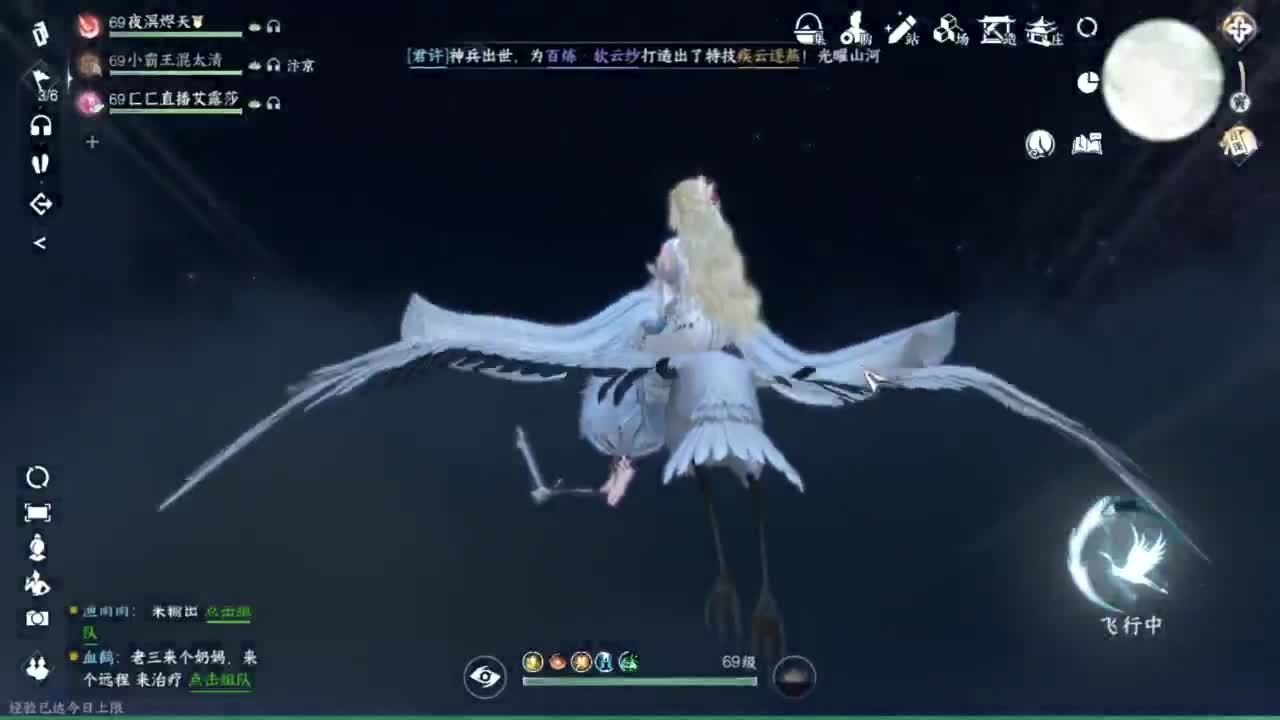1280x720 pixels.
Task: Toggle the eye icon to hide the interface
Action: (485, 677)
